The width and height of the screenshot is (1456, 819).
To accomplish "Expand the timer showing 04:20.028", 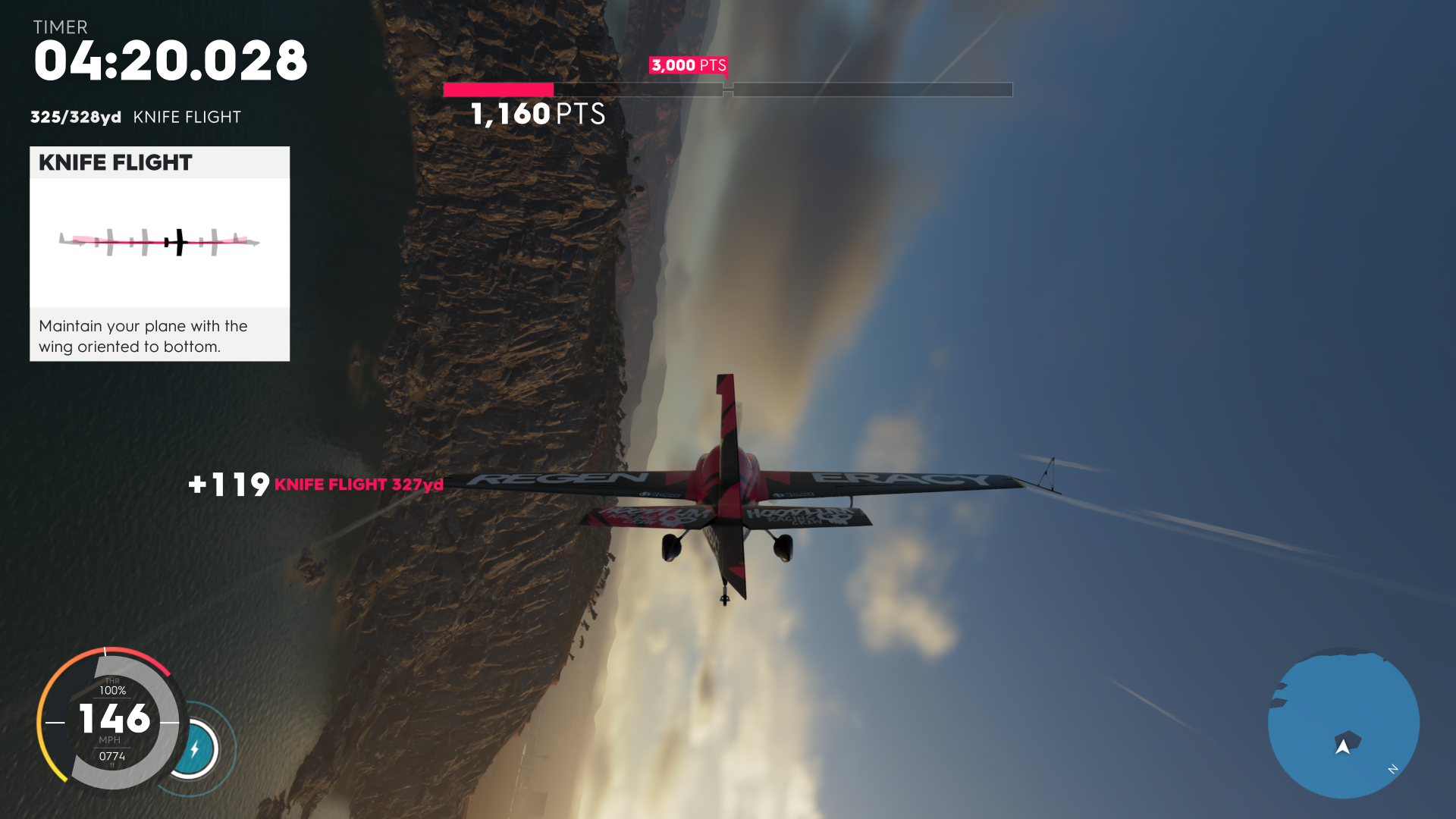I will 171,61.
